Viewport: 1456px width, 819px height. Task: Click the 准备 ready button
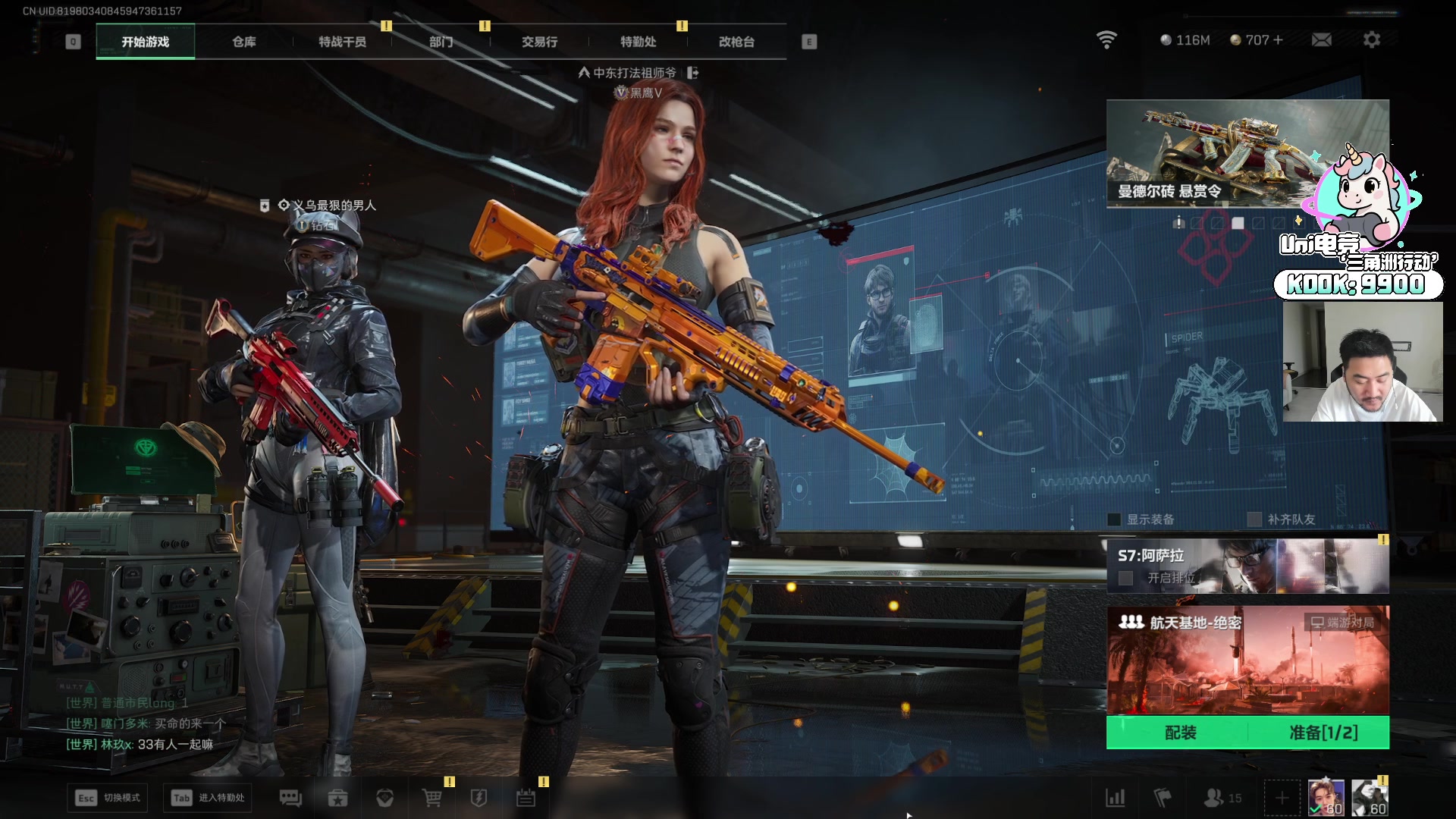click(1323, 733)
